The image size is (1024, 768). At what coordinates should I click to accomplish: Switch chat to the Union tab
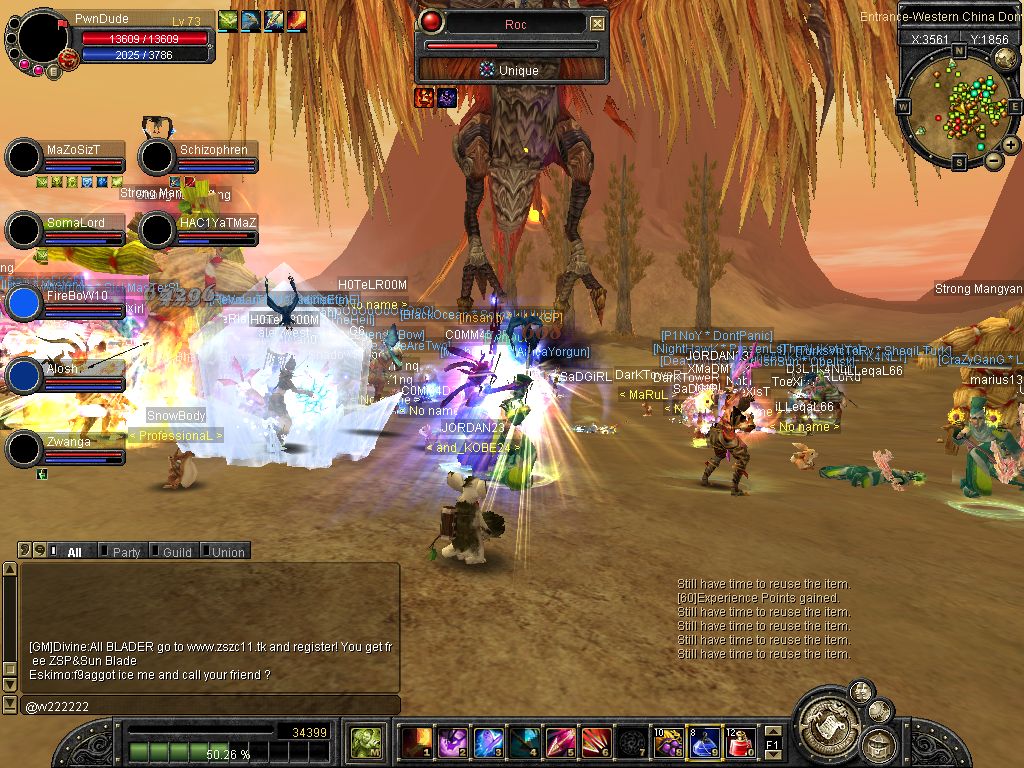227,552
